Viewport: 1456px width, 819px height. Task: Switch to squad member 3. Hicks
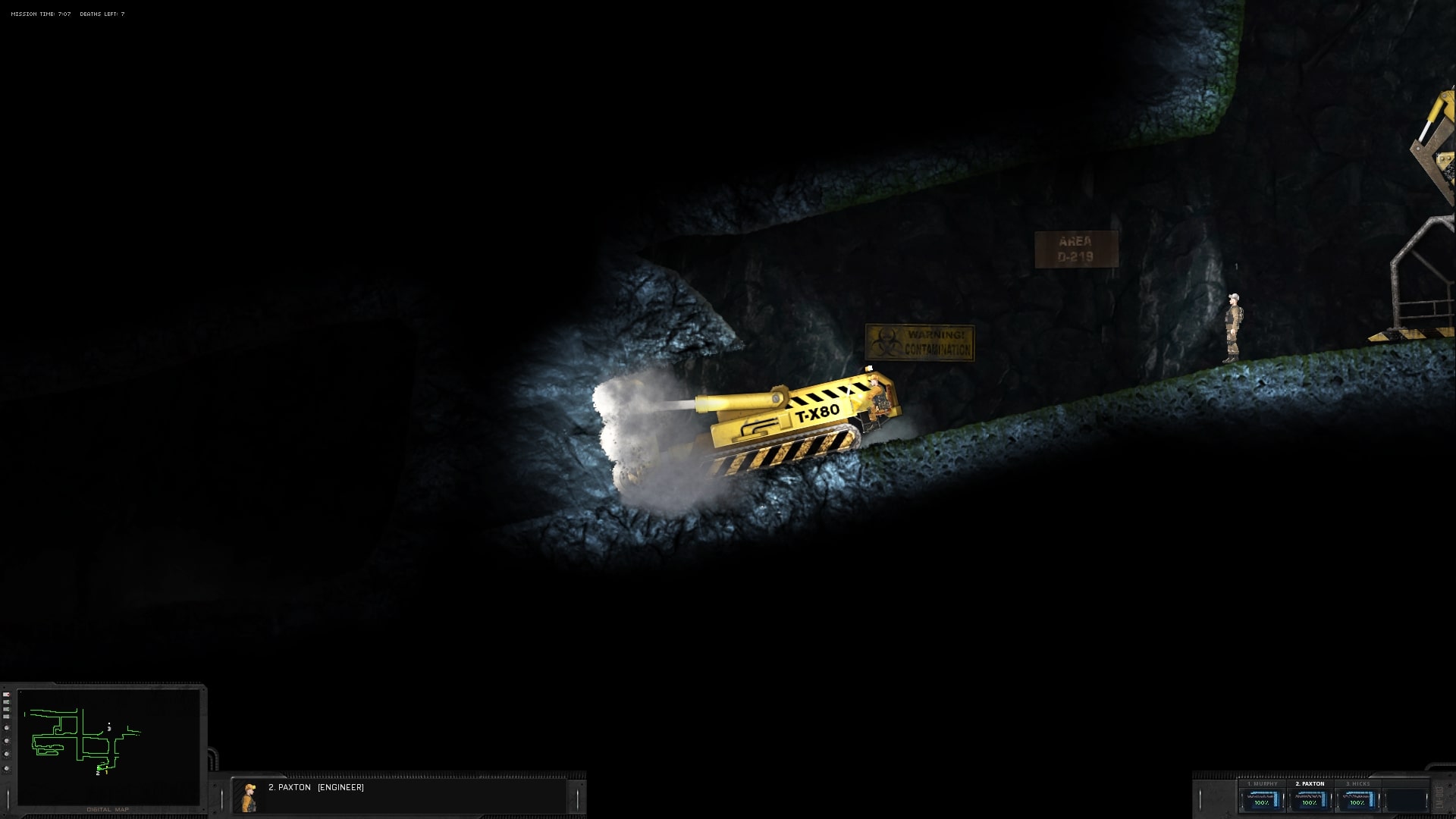pyautogui.click(x=1357, y=799)
